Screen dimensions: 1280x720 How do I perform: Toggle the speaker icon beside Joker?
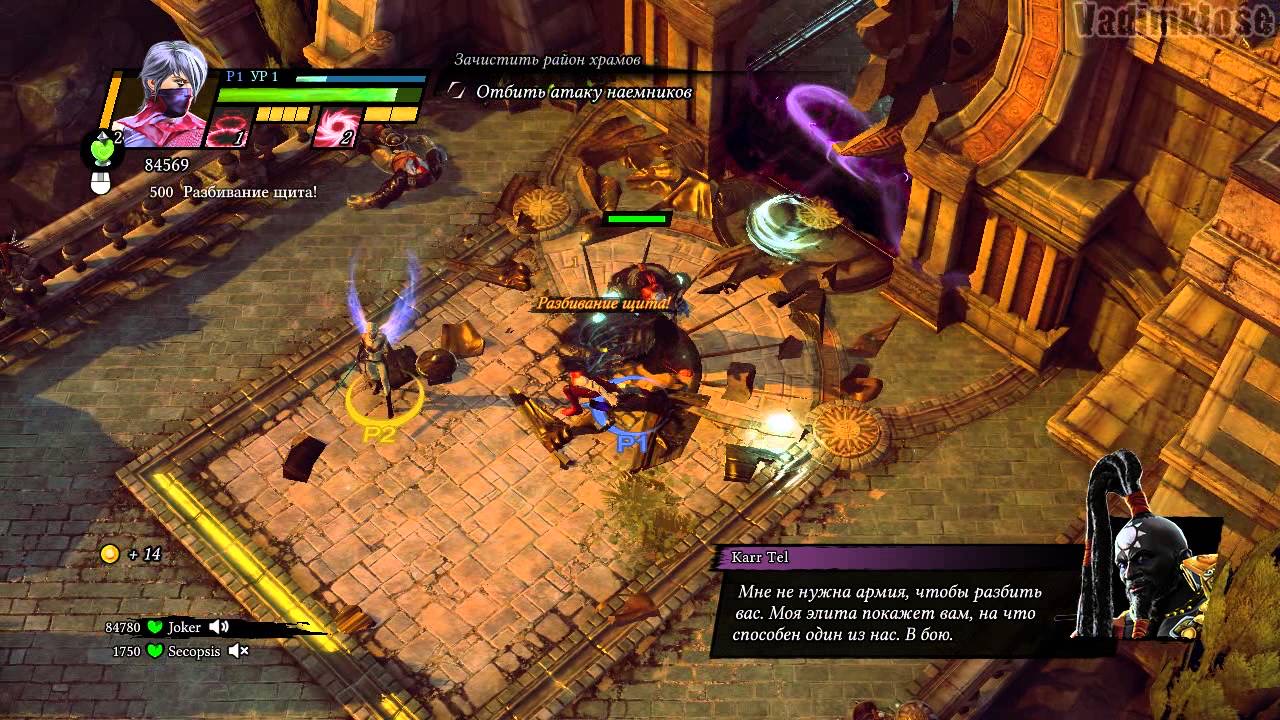click(x=219, y=627)
